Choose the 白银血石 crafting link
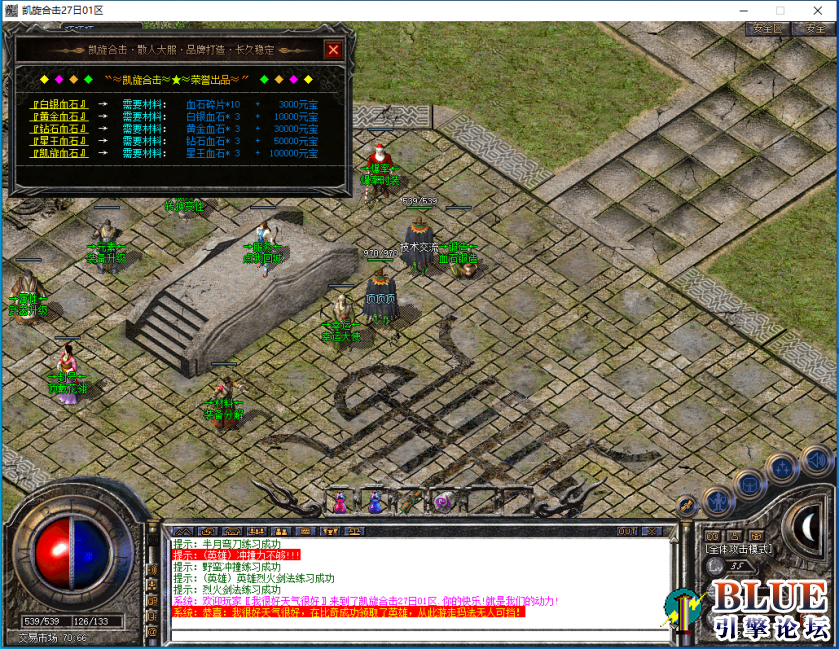 coord(60,104)
